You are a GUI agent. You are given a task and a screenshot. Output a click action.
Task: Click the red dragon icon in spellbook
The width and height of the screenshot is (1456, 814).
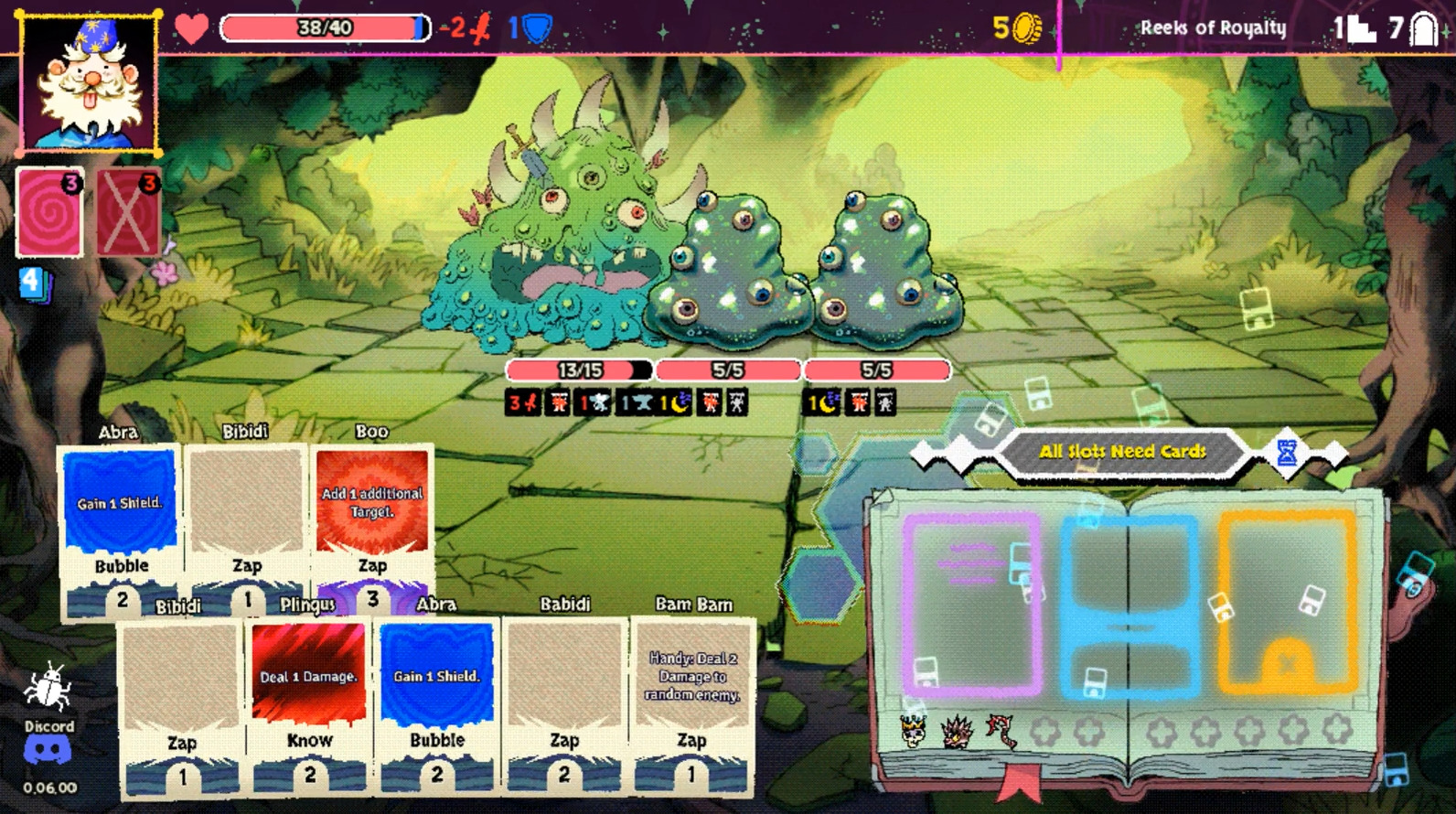click(x=1001, y=731)
